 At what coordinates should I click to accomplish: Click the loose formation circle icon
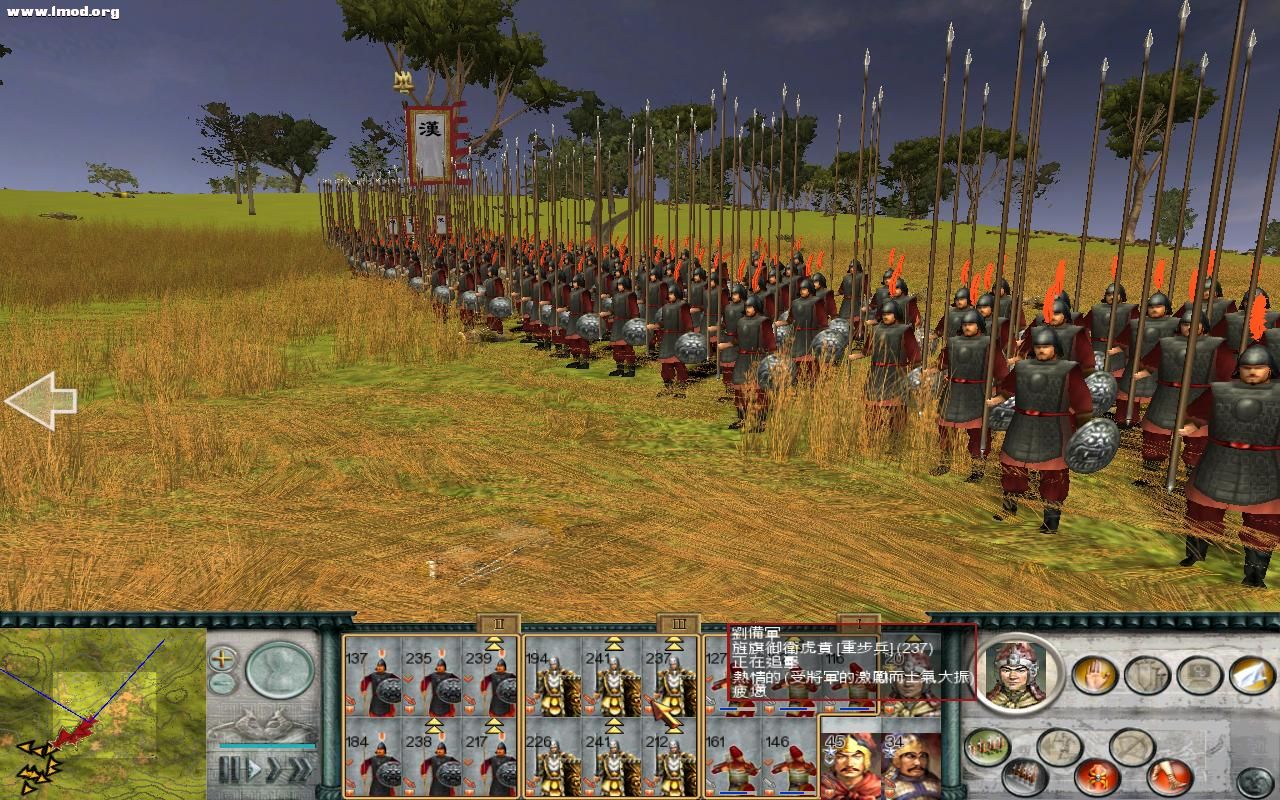1131,745
